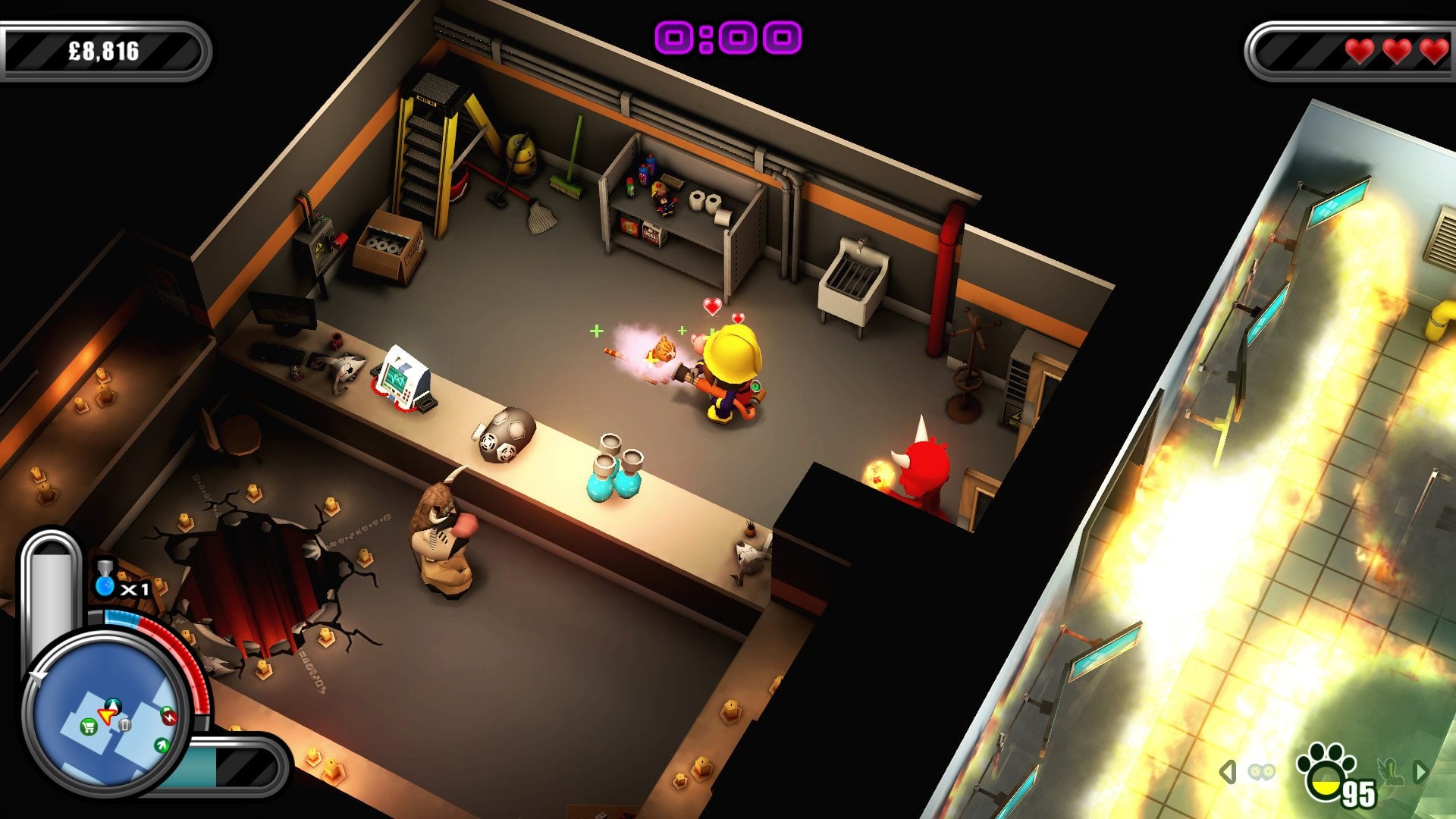Screen dimensions: 1456x819
Task: Click the 0:00 timer display
Action: [x=726, y=34]
